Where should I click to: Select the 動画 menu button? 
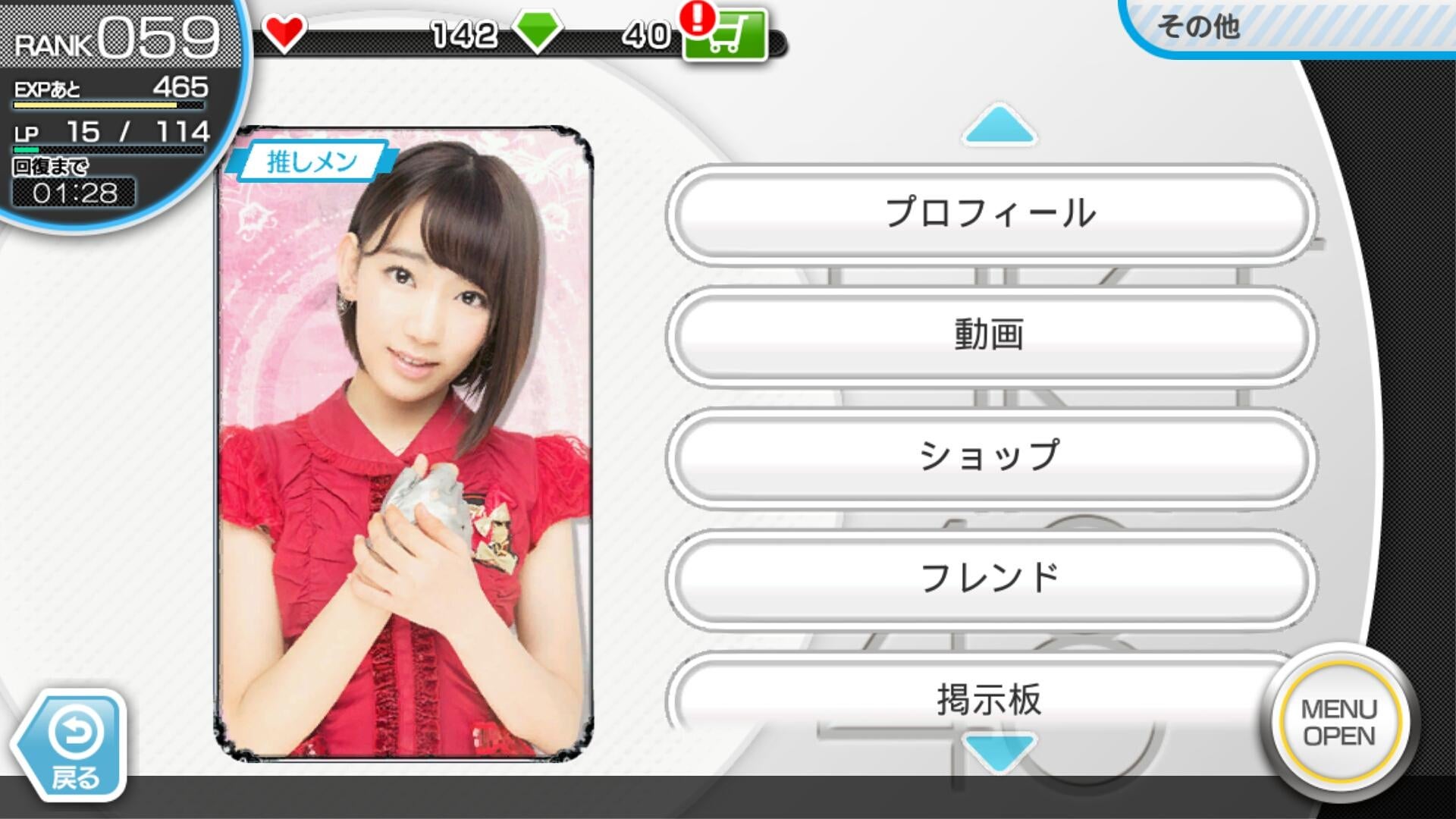[x=990, y=335]
